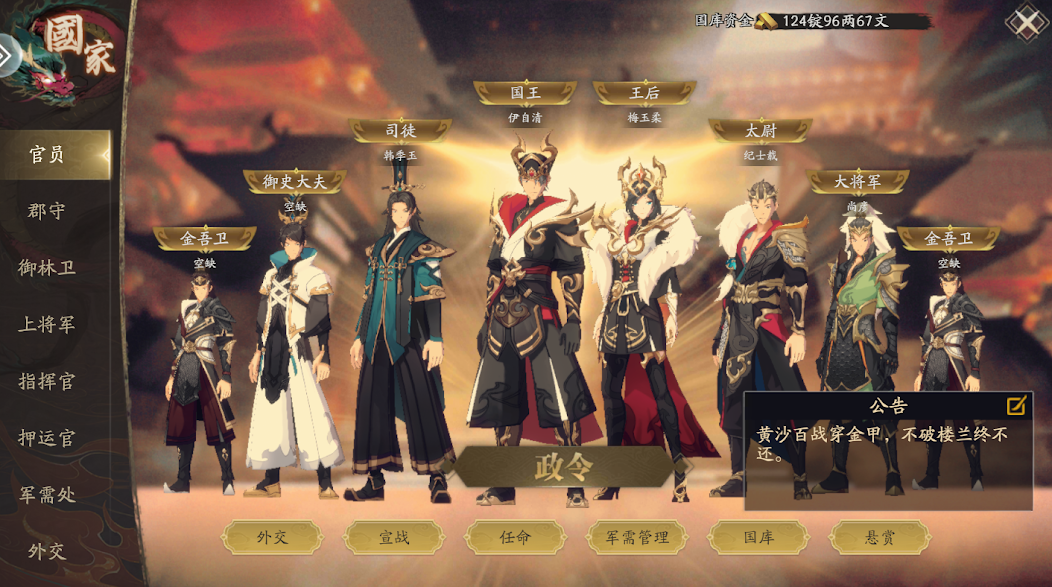Viewport: 1052px width, 587px height.
Task: Close the 国家 screen with the X
Action: coord(1026,22)
